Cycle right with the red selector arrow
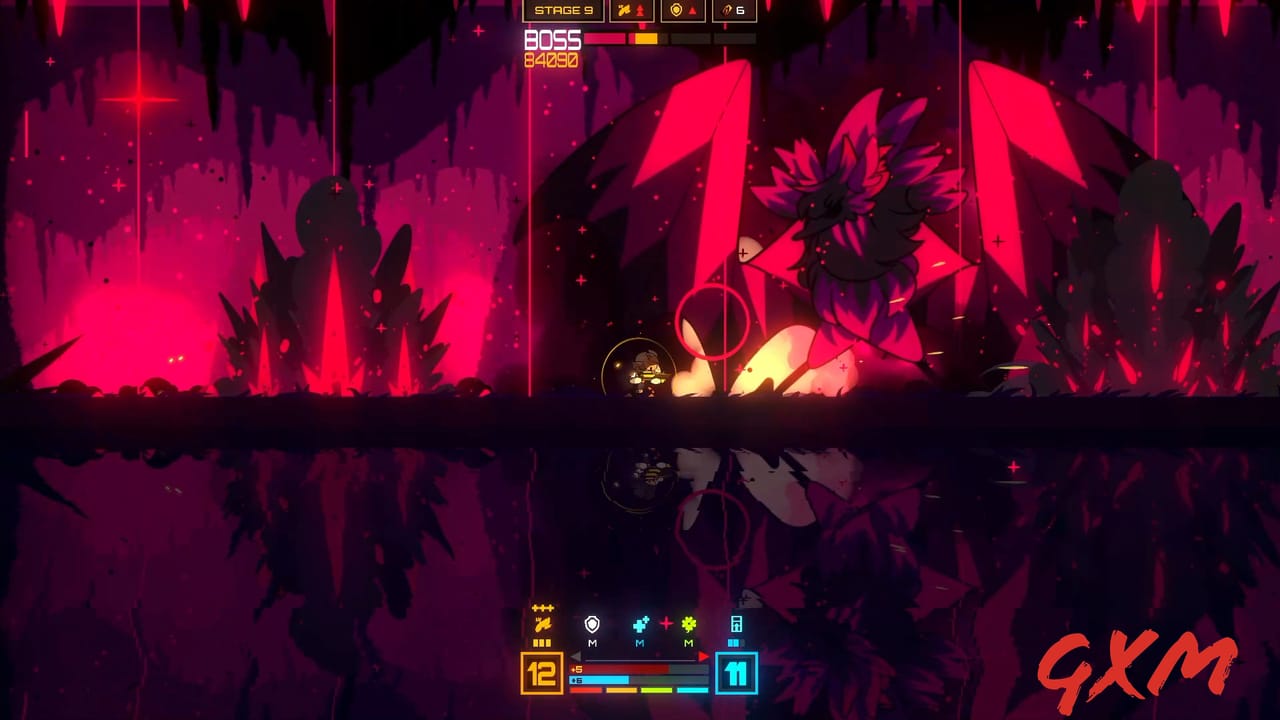The height and width of the screenshot is (720, 1280). (x=702, y=657)
